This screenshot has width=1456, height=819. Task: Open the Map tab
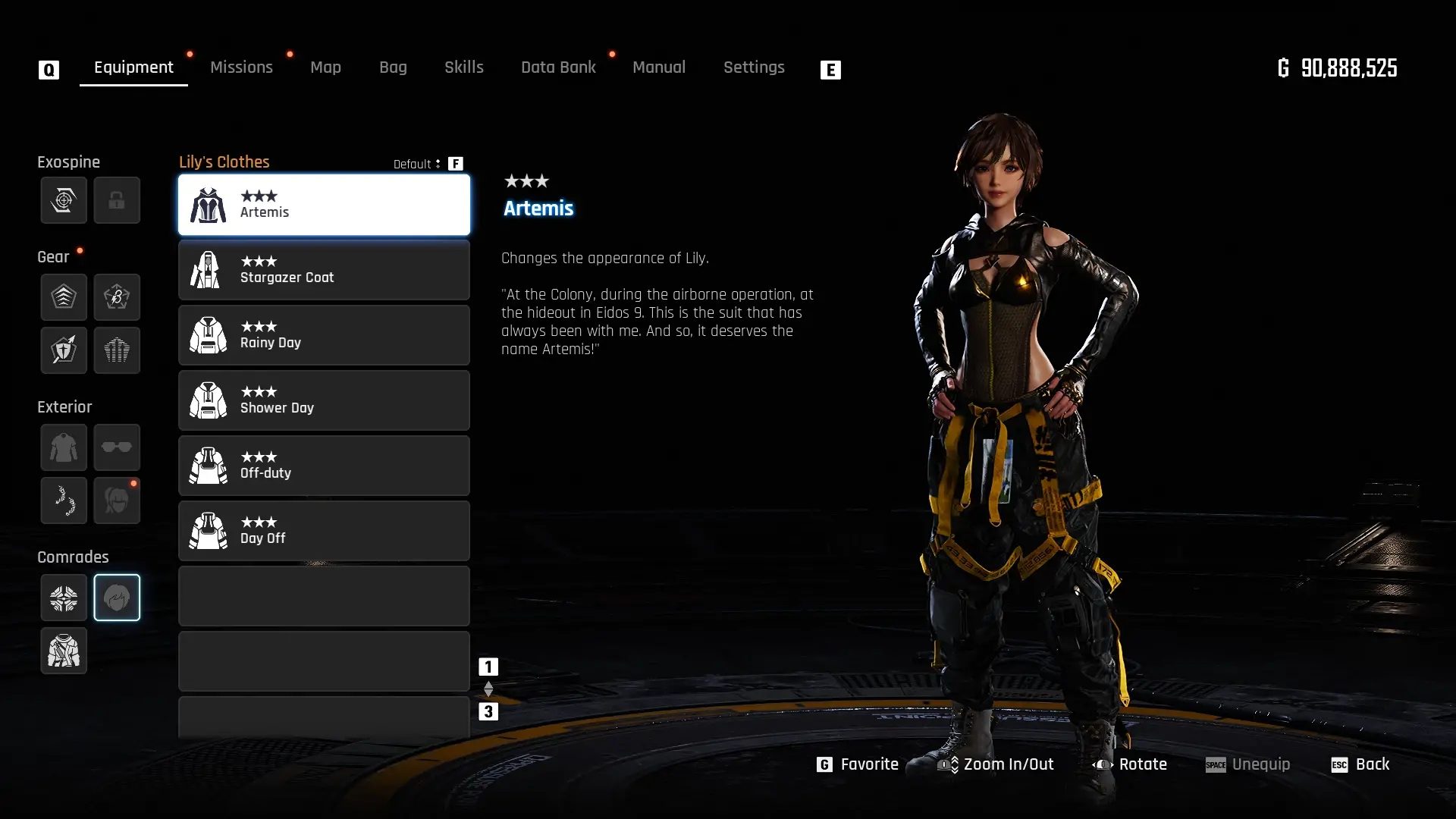coord(325,67)
